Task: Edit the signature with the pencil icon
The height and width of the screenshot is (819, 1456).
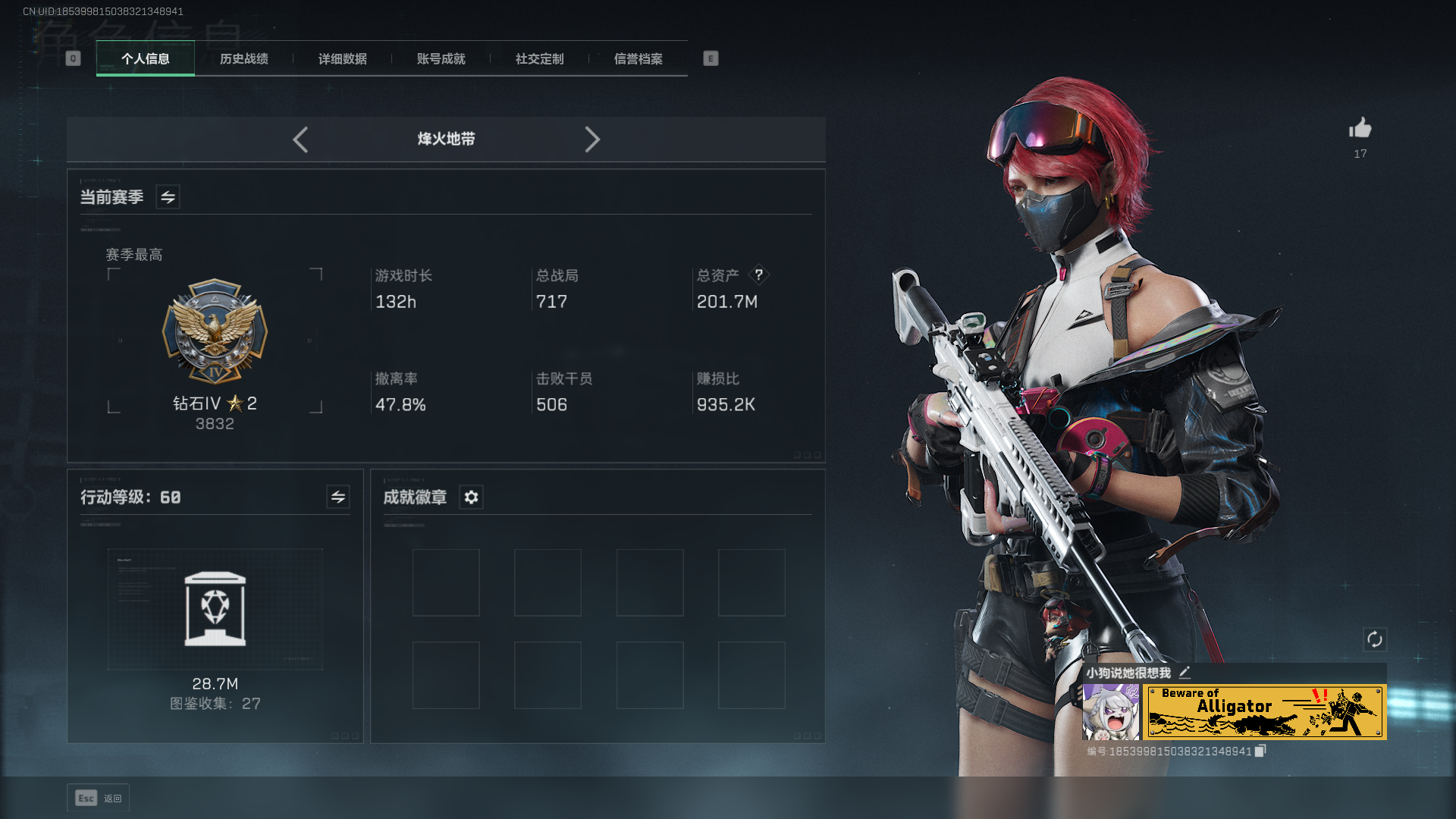Action: point(1185,672)
